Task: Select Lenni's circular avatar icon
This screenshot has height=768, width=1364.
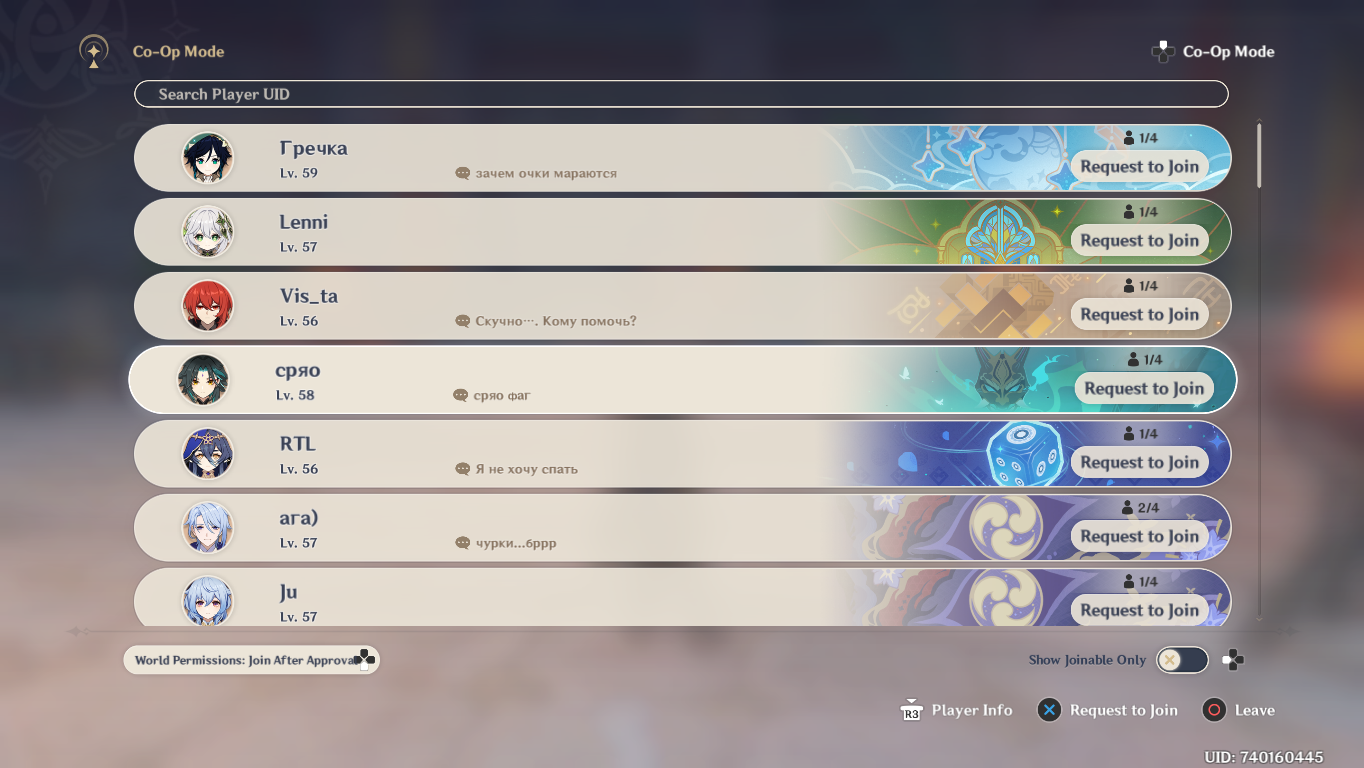Action: (208, 231)
